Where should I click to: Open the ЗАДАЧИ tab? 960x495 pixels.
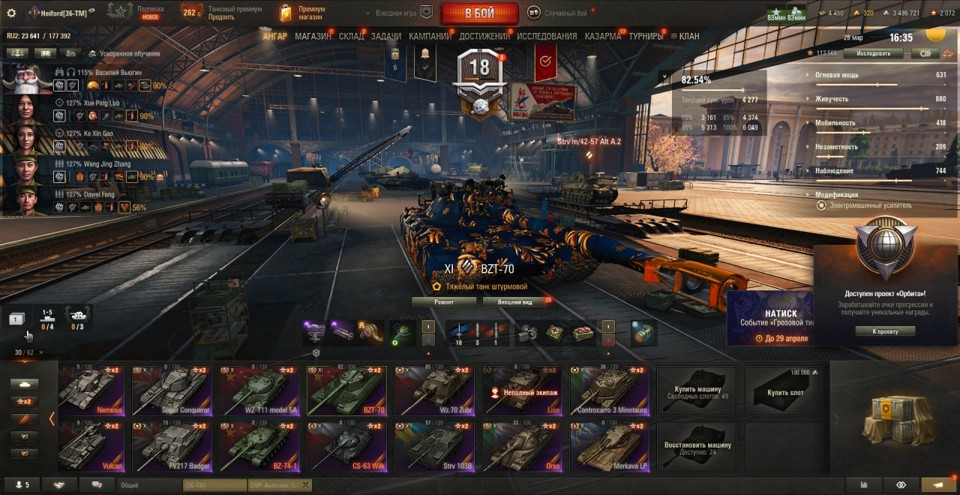tap(386, 36)
